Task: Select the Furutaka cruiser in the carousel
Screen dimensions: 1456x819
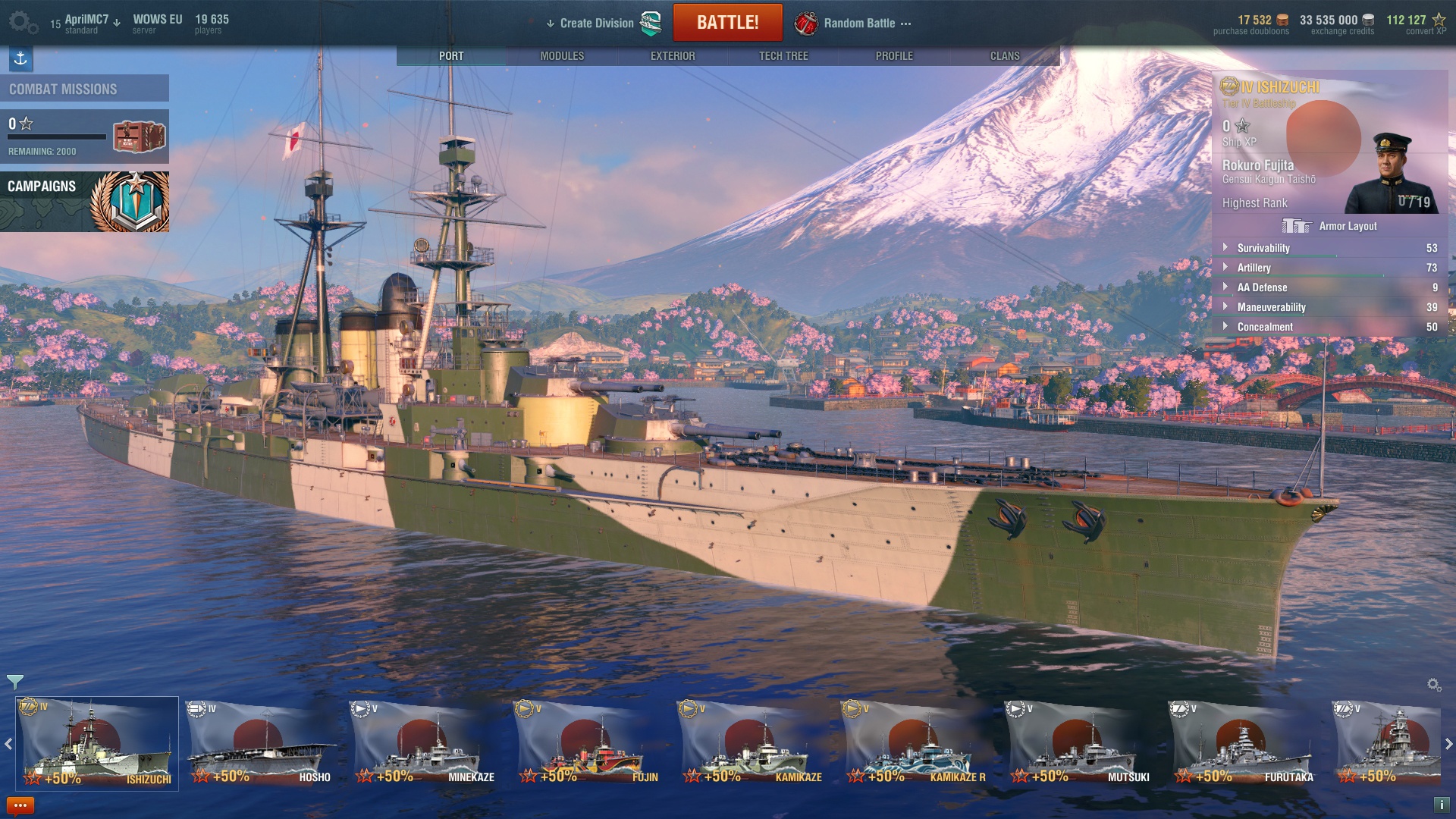Action: coord(1242,744)
